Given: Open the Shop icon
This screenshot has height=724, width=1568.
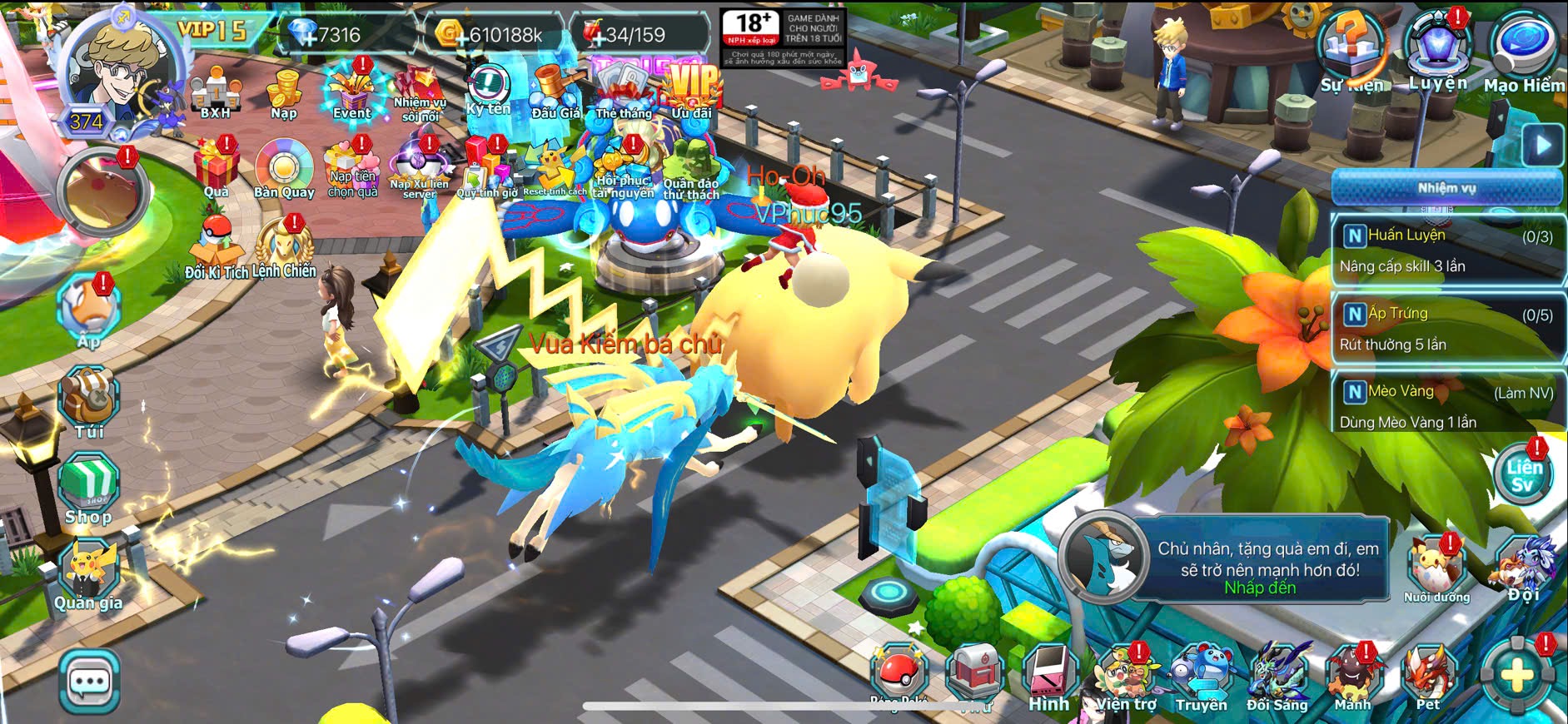Looking at the screenshot, I should [89, 488].
